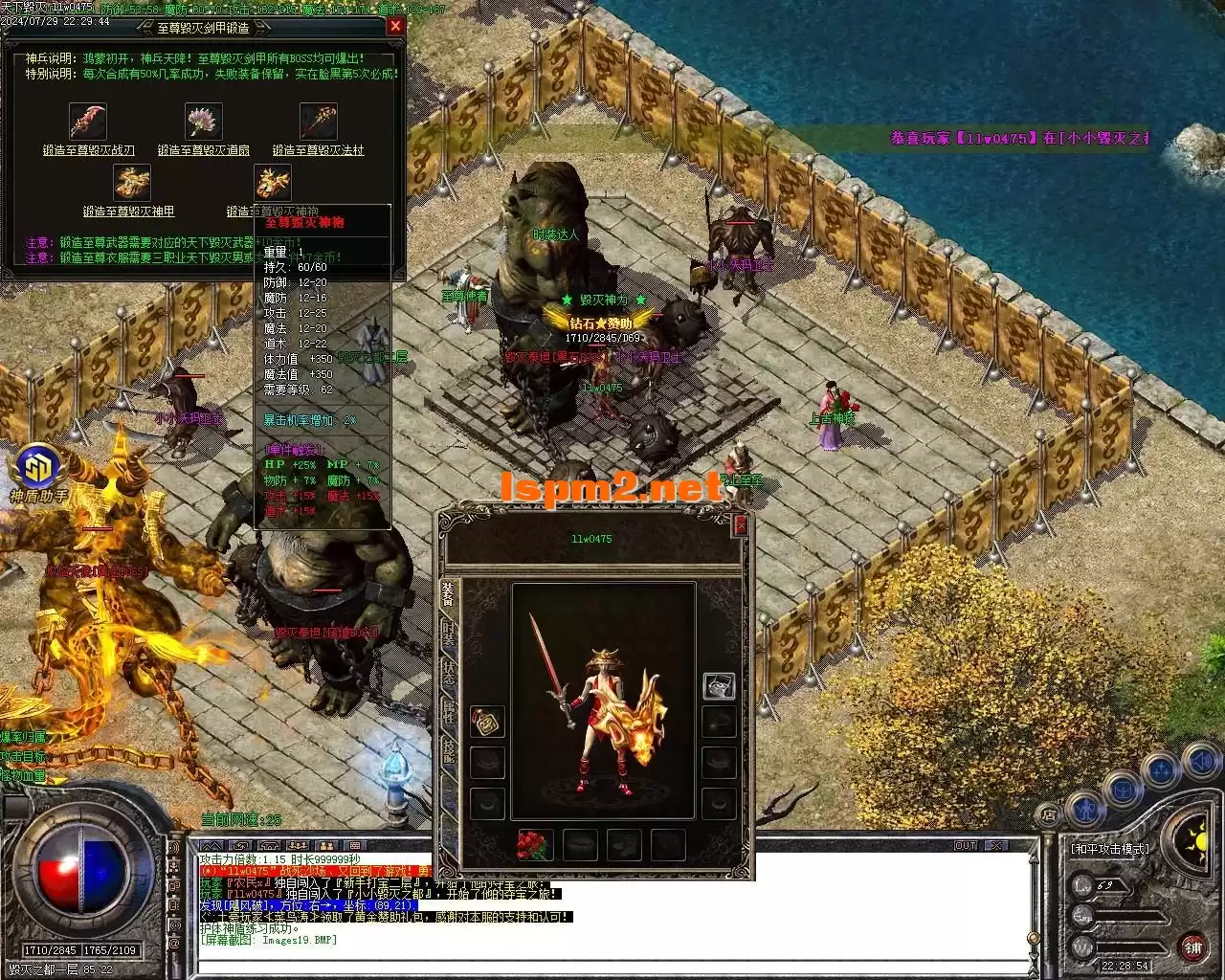Click the 锻造至尊毁灭神甲 forge link
Image resolution: width=1225 pixels, height=980 pixels.
coord(129,212)
